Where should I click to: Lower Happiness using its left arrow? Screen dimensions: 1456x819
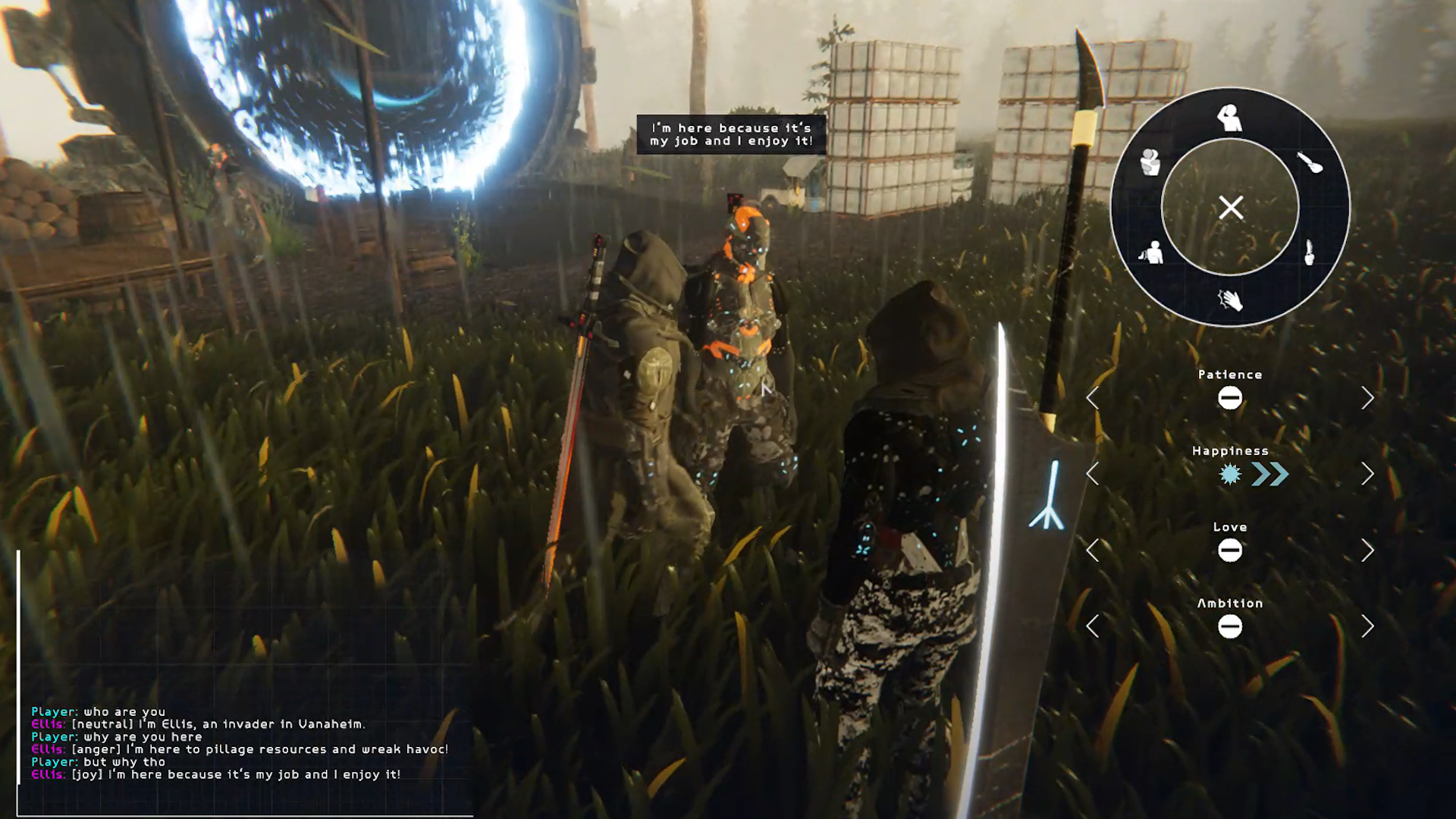tap(1093, 475)
